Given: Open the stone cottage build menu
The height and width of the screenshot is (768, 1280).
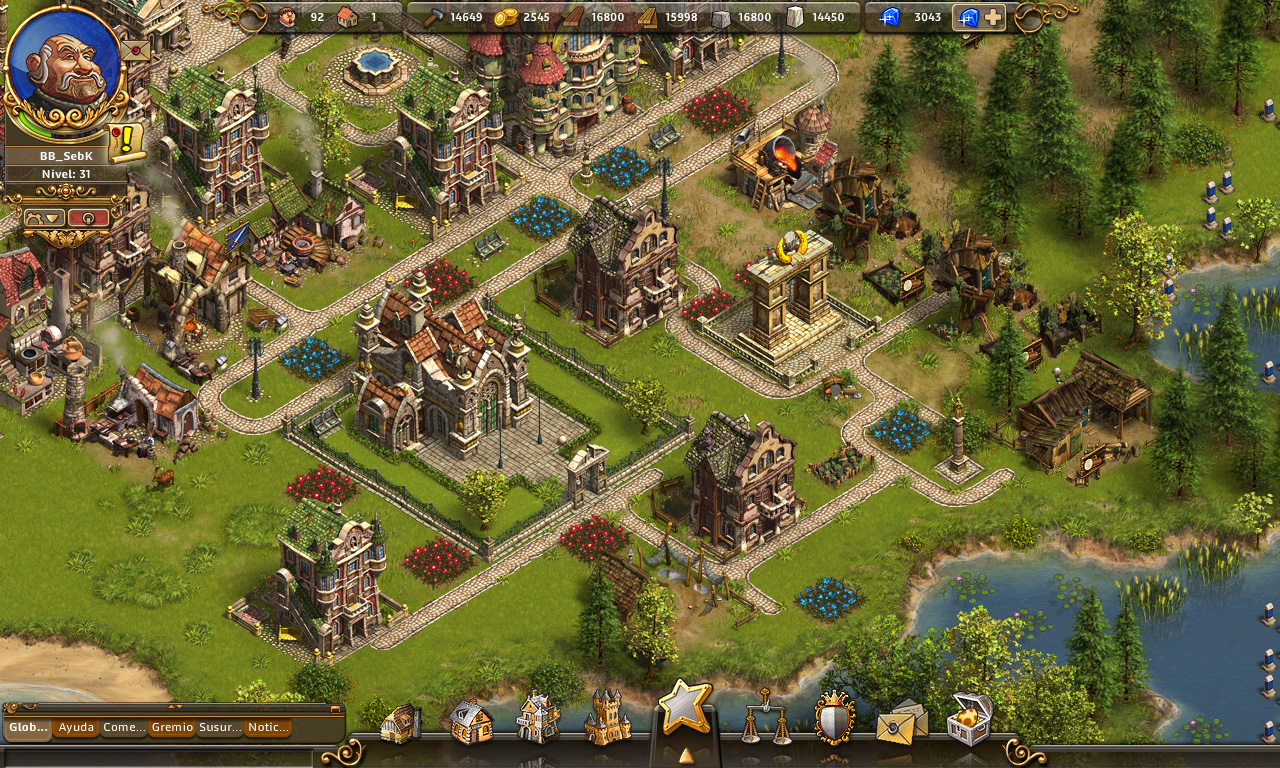Looking at the screenshot, I should [470, 721].
